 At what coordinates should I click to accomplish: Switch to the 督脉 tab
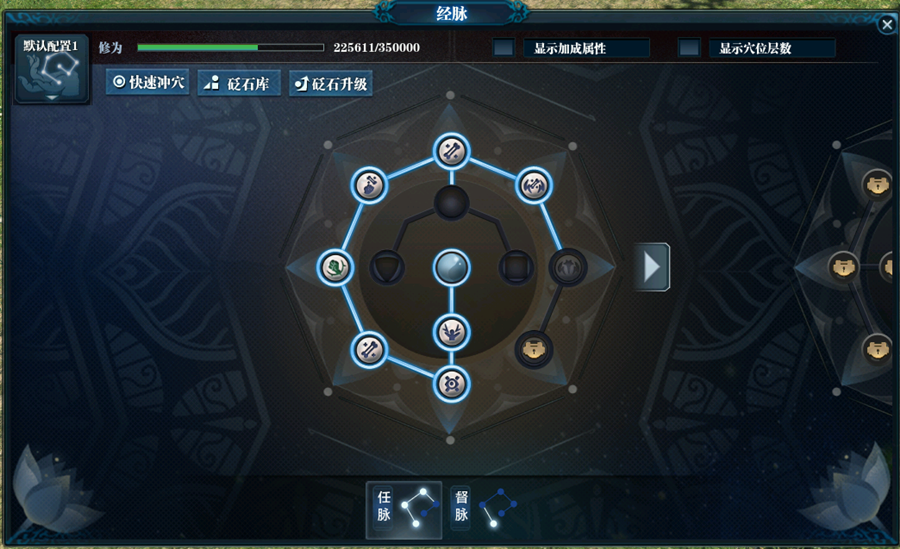(x=482, y=510)
